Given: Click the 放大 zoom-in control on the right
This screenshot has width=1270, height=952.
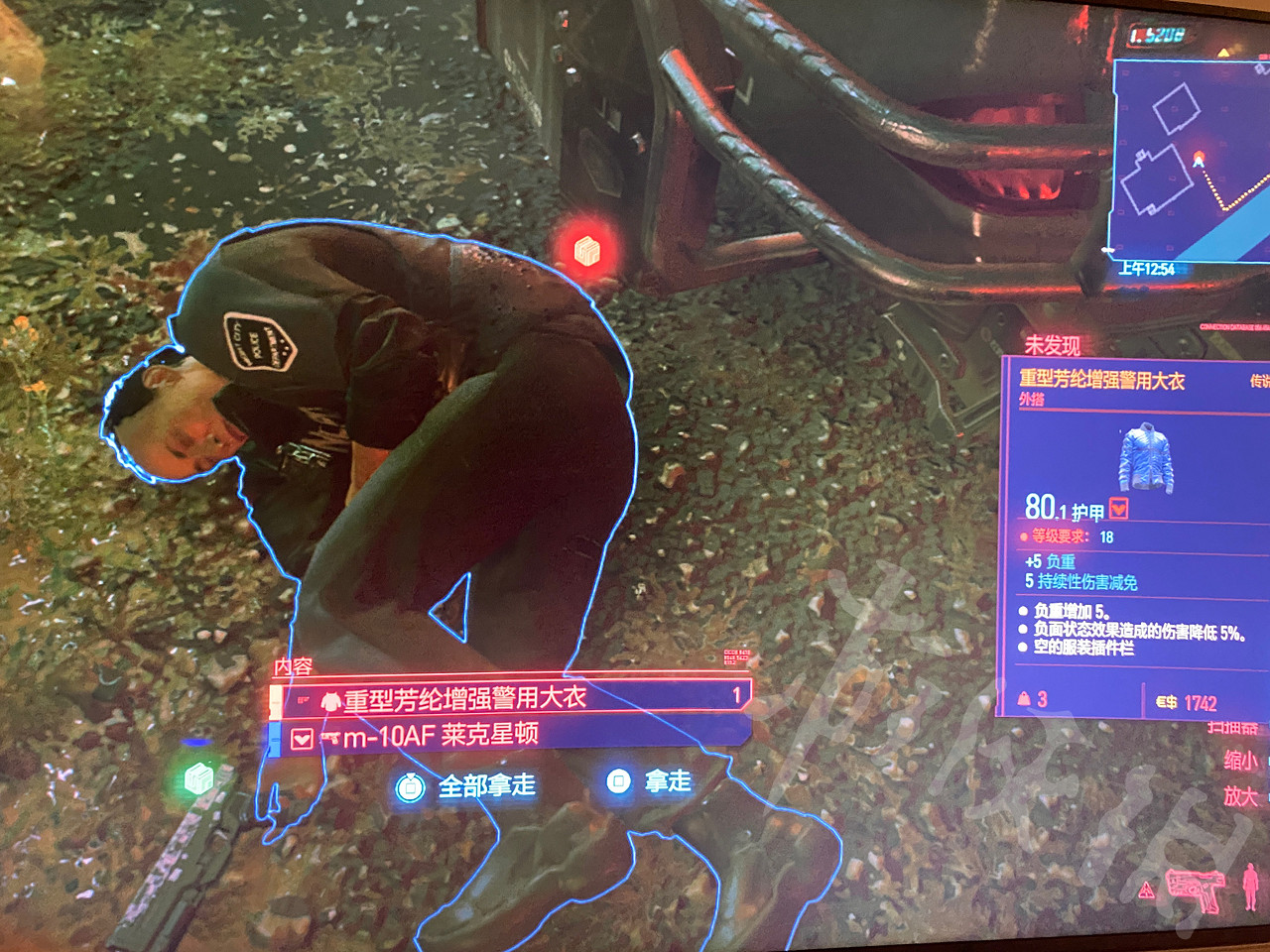Looking at the screenshot, I should coord(1242,796).
